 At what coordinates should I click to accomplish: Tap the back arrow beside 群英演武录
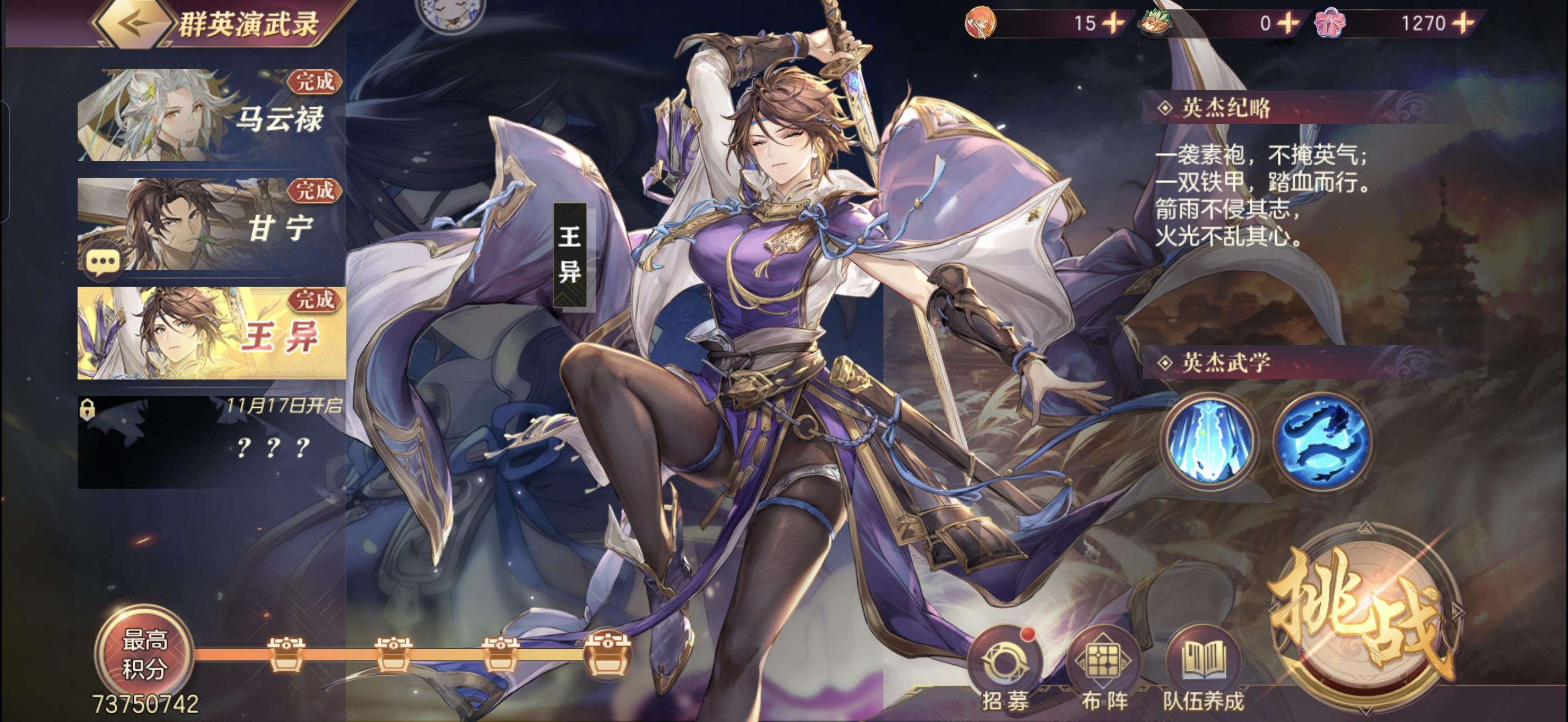click(x=135, y=25)
